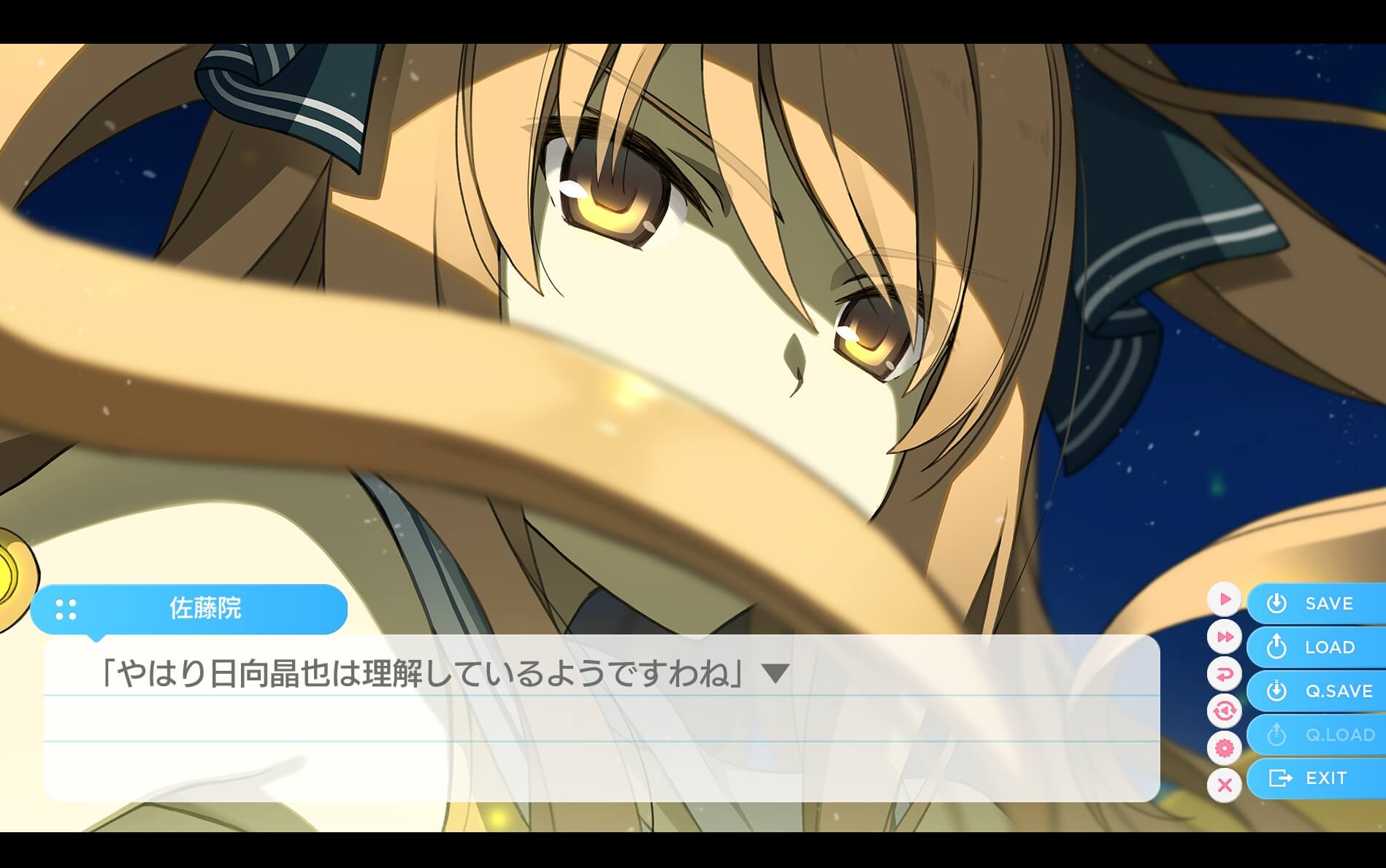Start auto-play with the pink play icon

coord(1225,599)
